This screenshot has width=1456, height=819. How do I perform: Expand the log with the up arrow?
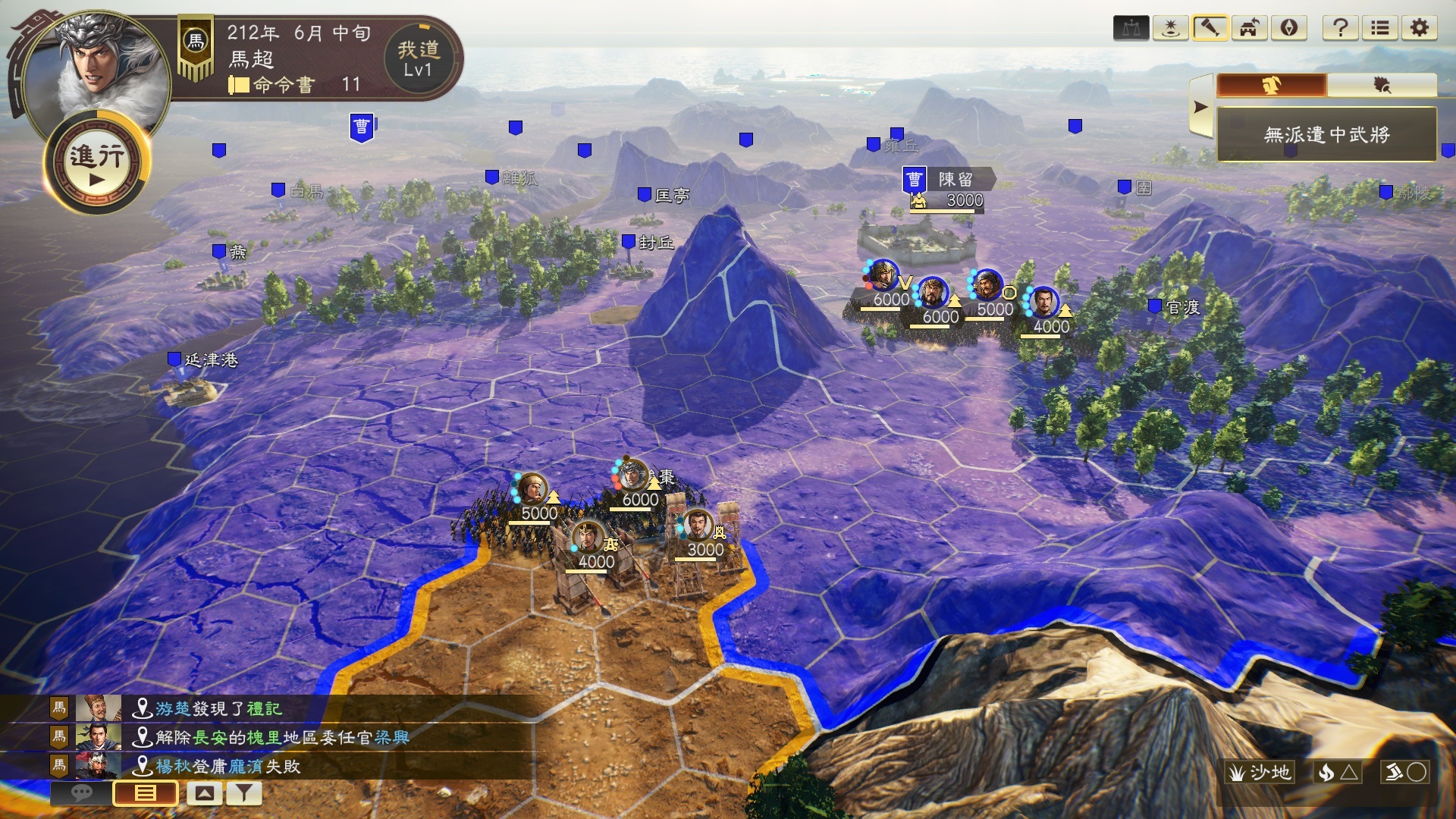(x=204, y=793)
